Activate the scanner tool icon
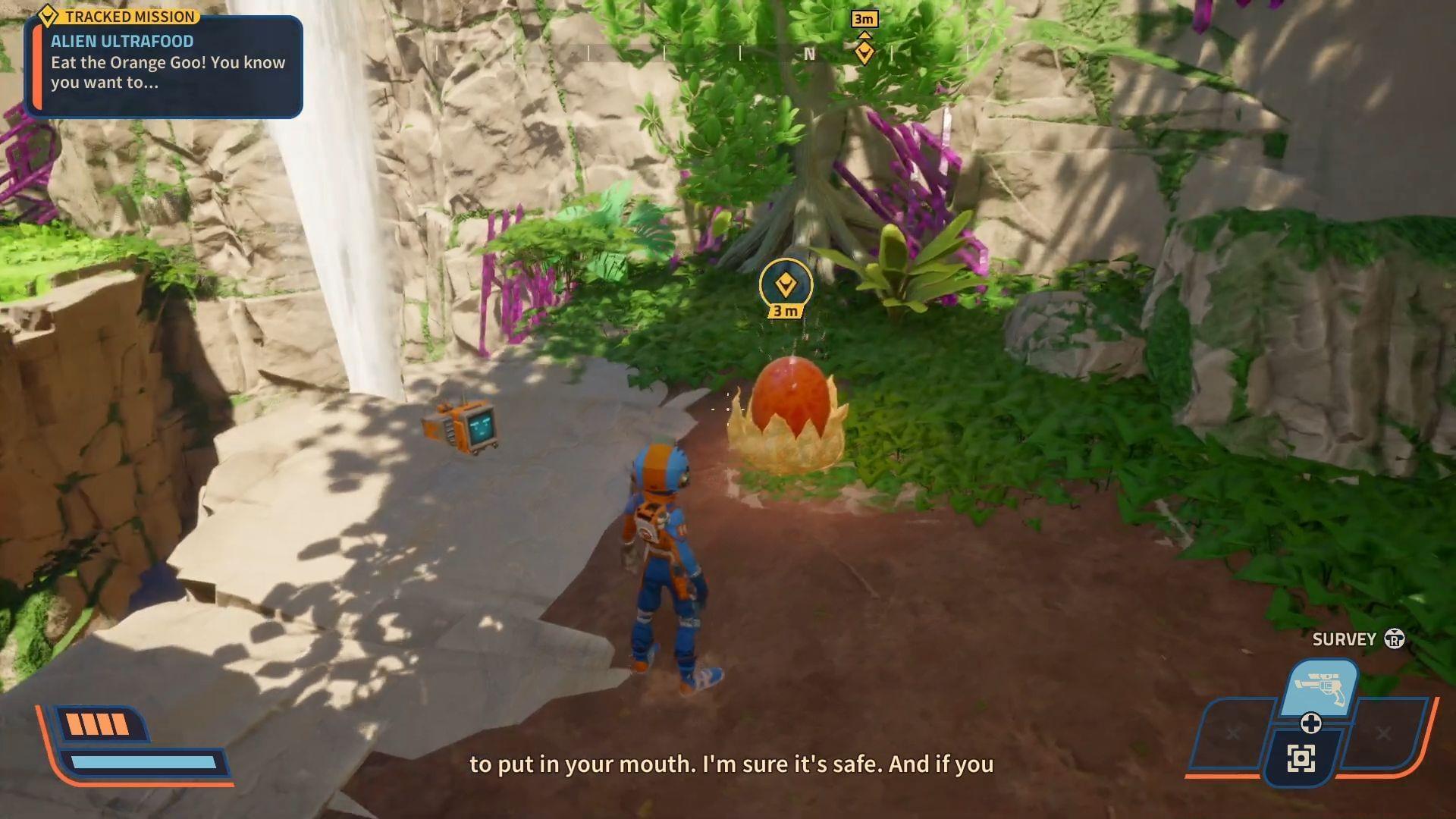Image resolution: width=1456 pixels, height=819 pixels. [x=1301, y=758]
